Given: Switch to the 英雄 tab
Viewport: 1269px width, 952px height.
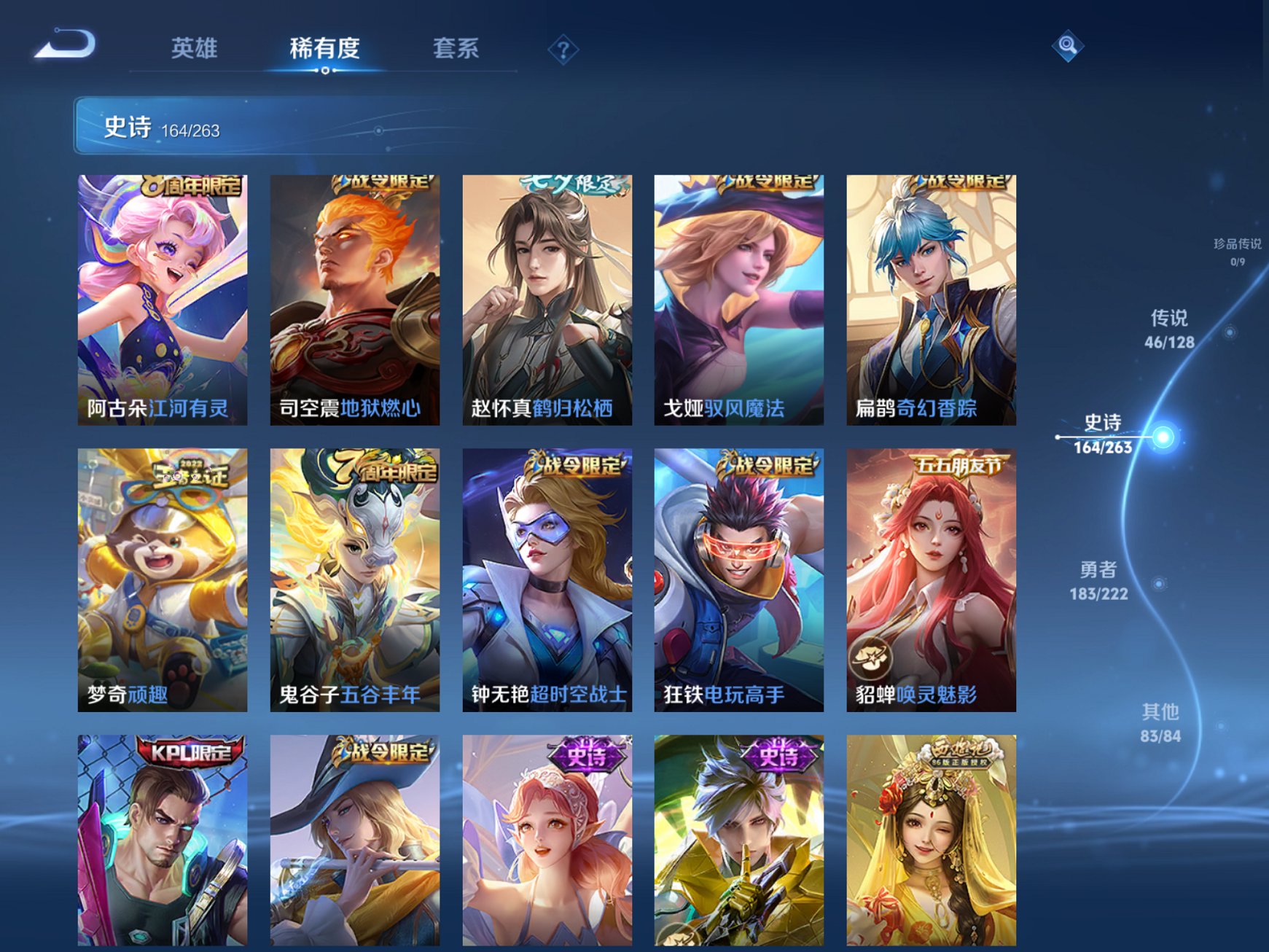Looking at the screenshot, I should click(195, 47).
